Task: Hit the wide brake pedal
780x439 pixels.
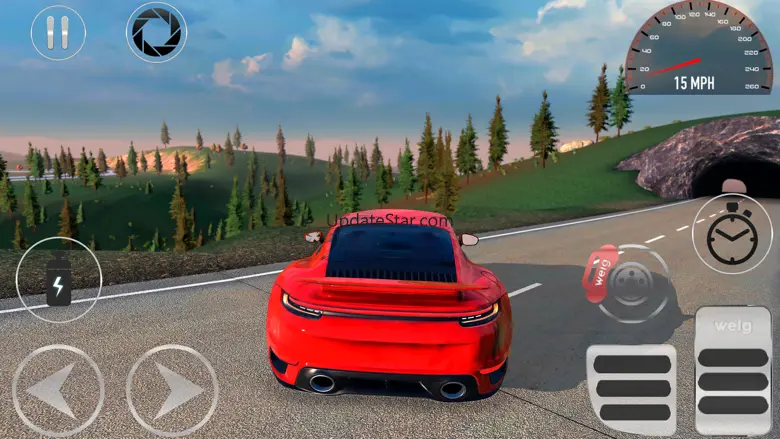Action: pos(630,389)
